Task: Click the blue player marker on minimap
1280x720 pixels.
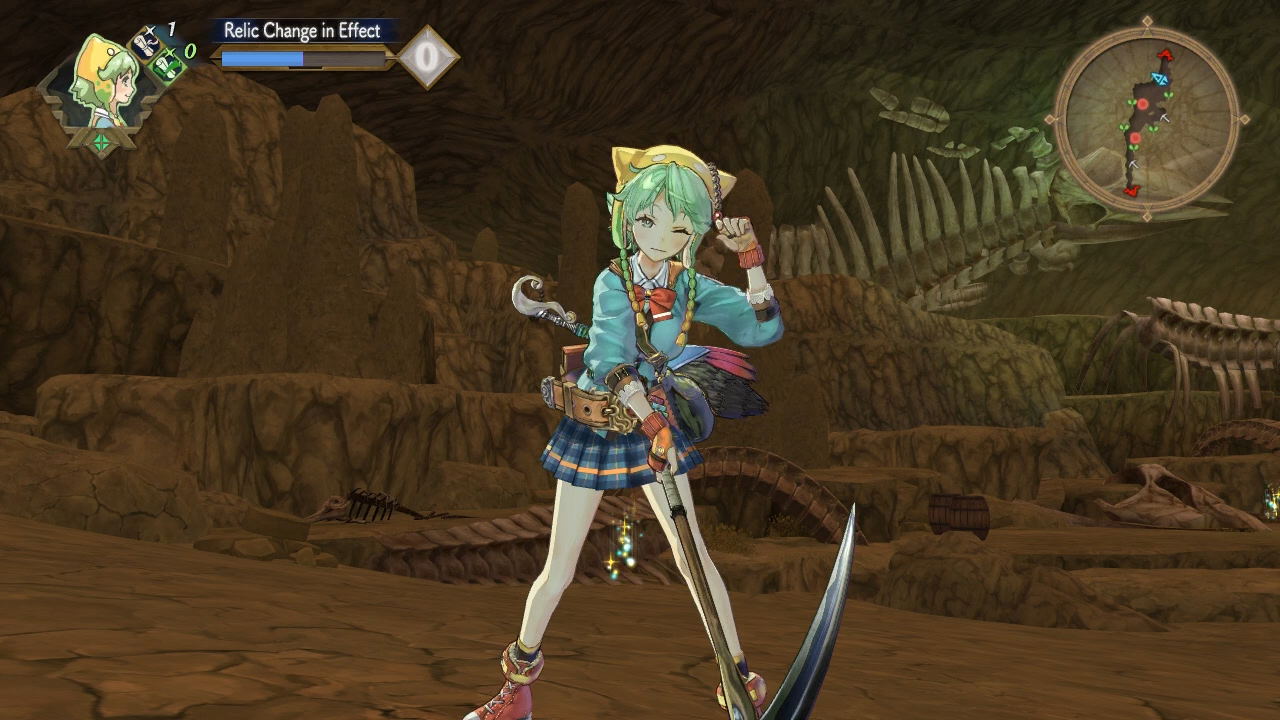Action: click(x=1159, y=78)
